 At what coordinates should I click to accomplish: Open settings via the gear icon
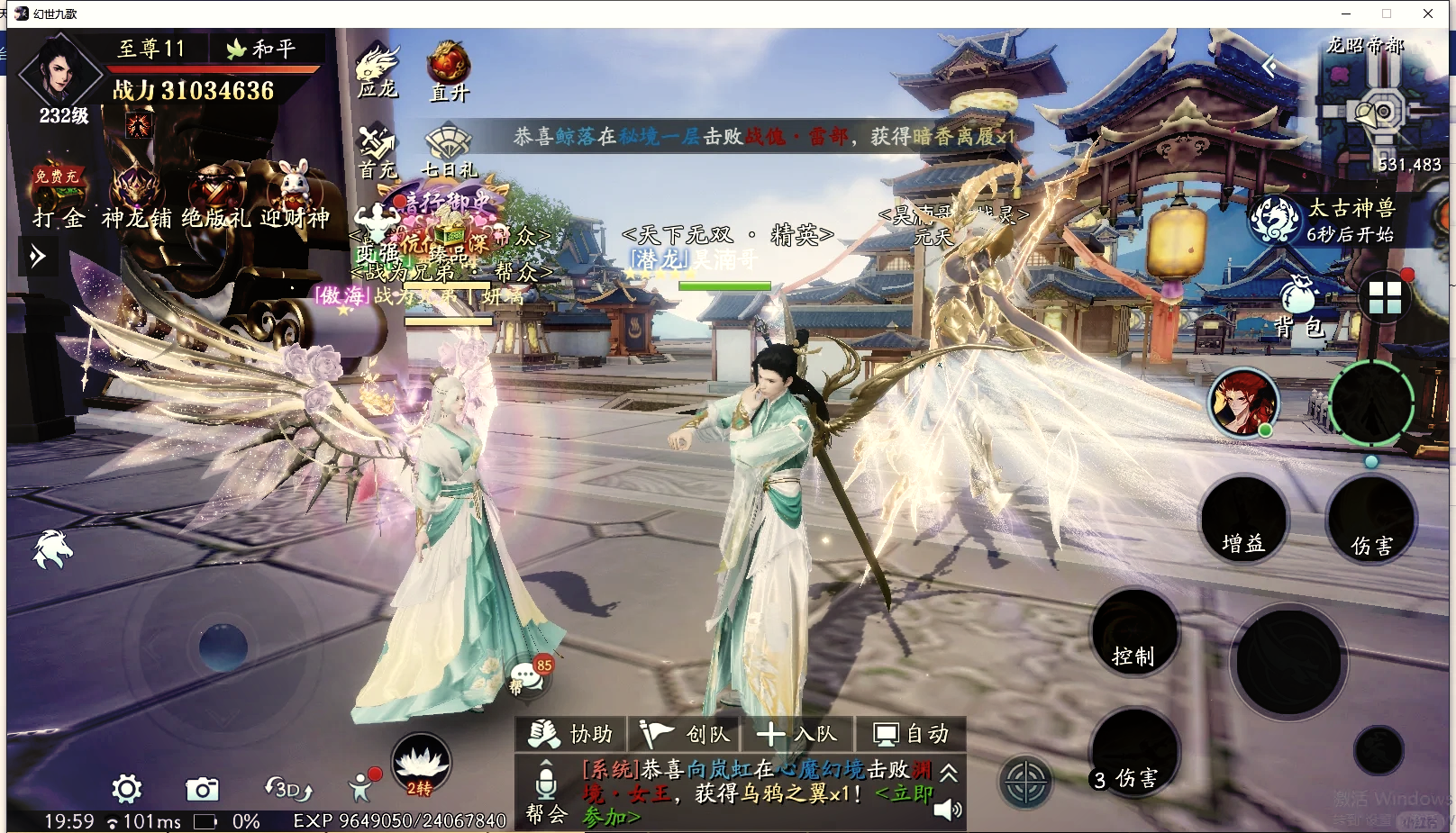127,789
